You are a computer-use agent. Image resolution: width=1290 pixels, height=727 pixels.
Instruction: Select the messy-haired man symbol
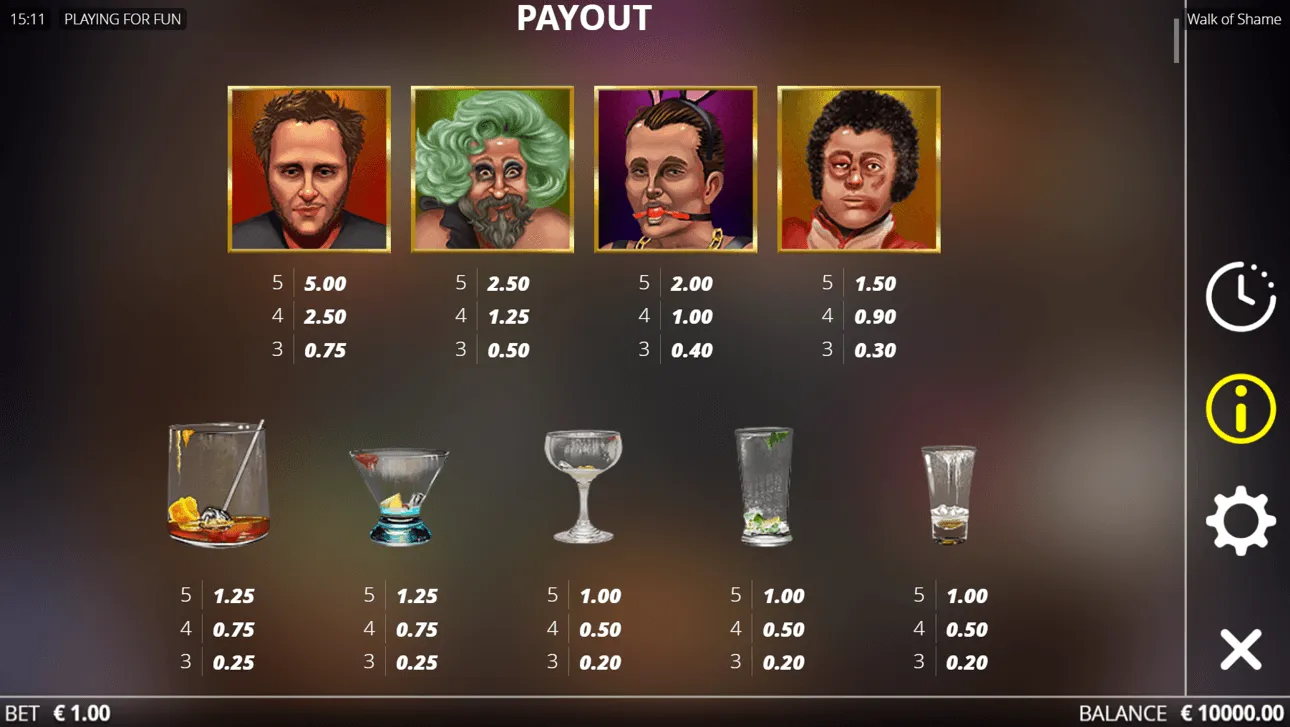point(308,170)
